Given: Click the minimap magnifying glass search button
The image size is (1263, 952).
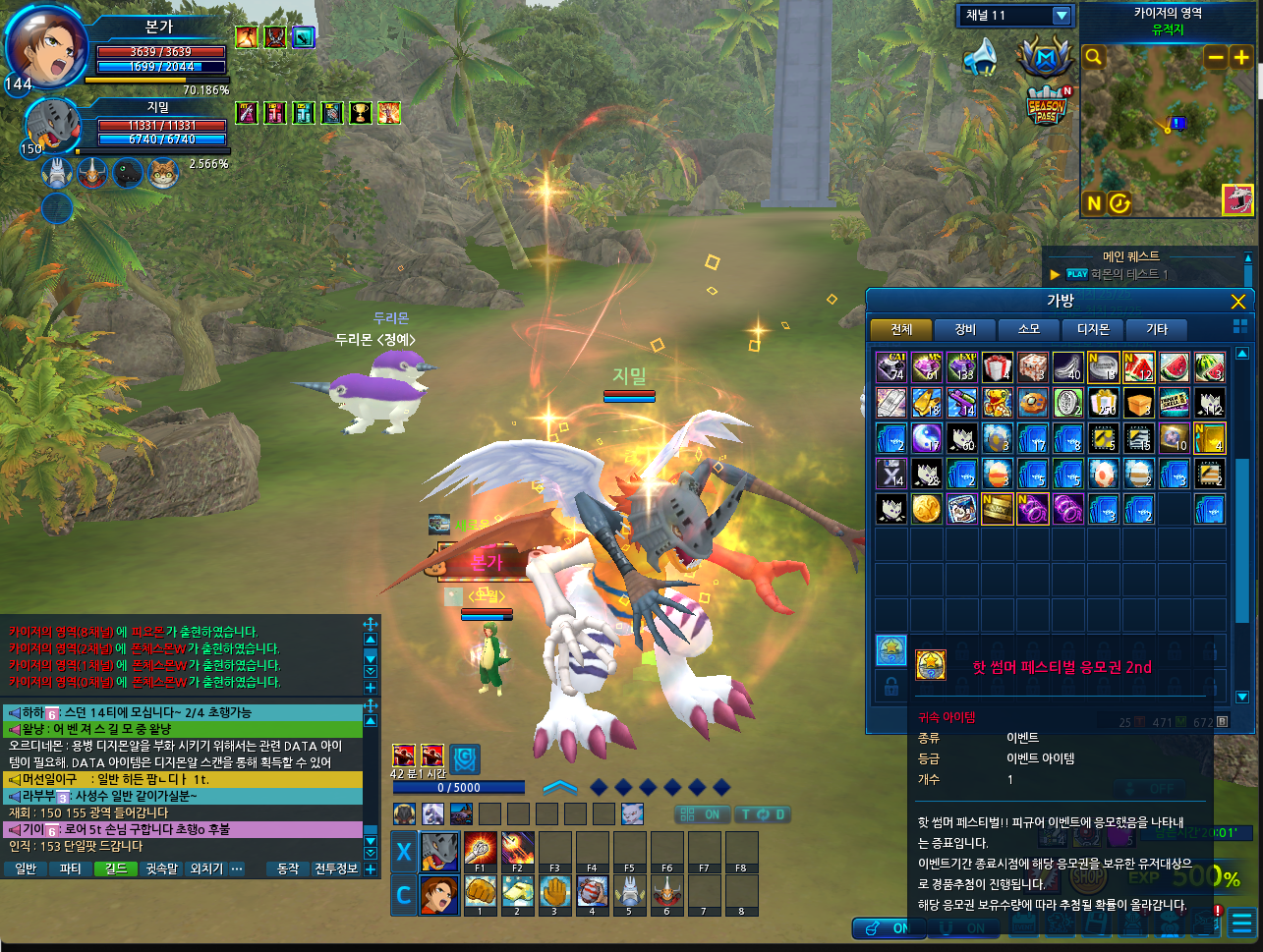Looking at the screenshot, I should point(1093,58).
